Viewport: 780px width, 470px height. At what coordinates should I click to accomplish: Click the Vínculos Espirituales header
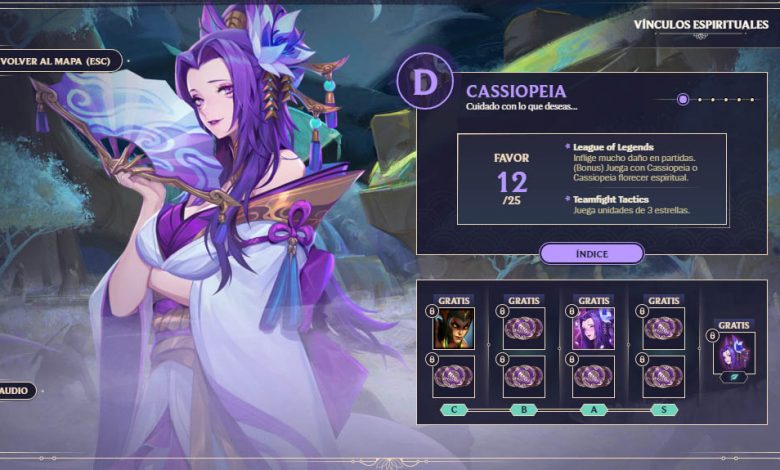pos(701,25)
